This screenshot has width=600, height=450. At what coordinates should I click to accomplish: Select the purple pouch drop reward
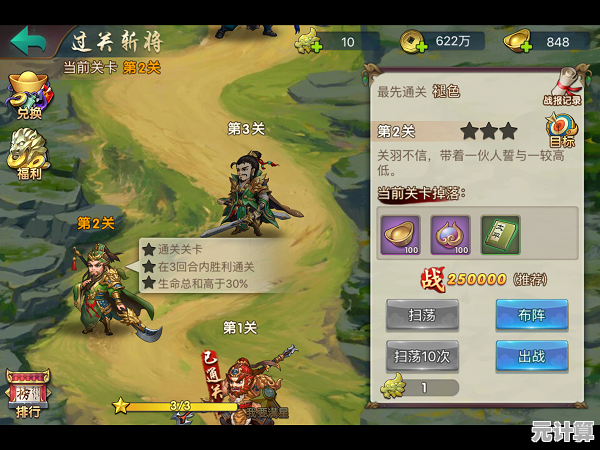450,235
